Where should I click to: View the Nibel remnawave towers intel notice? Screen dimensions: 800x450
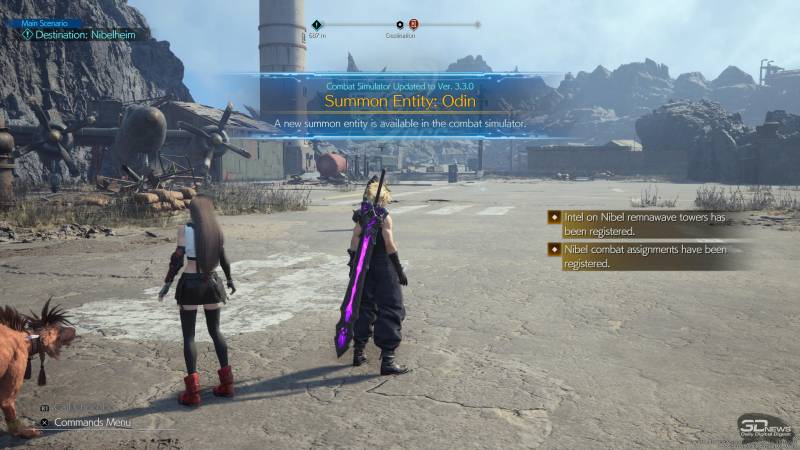pyautogui.click(x=645, y=223)
